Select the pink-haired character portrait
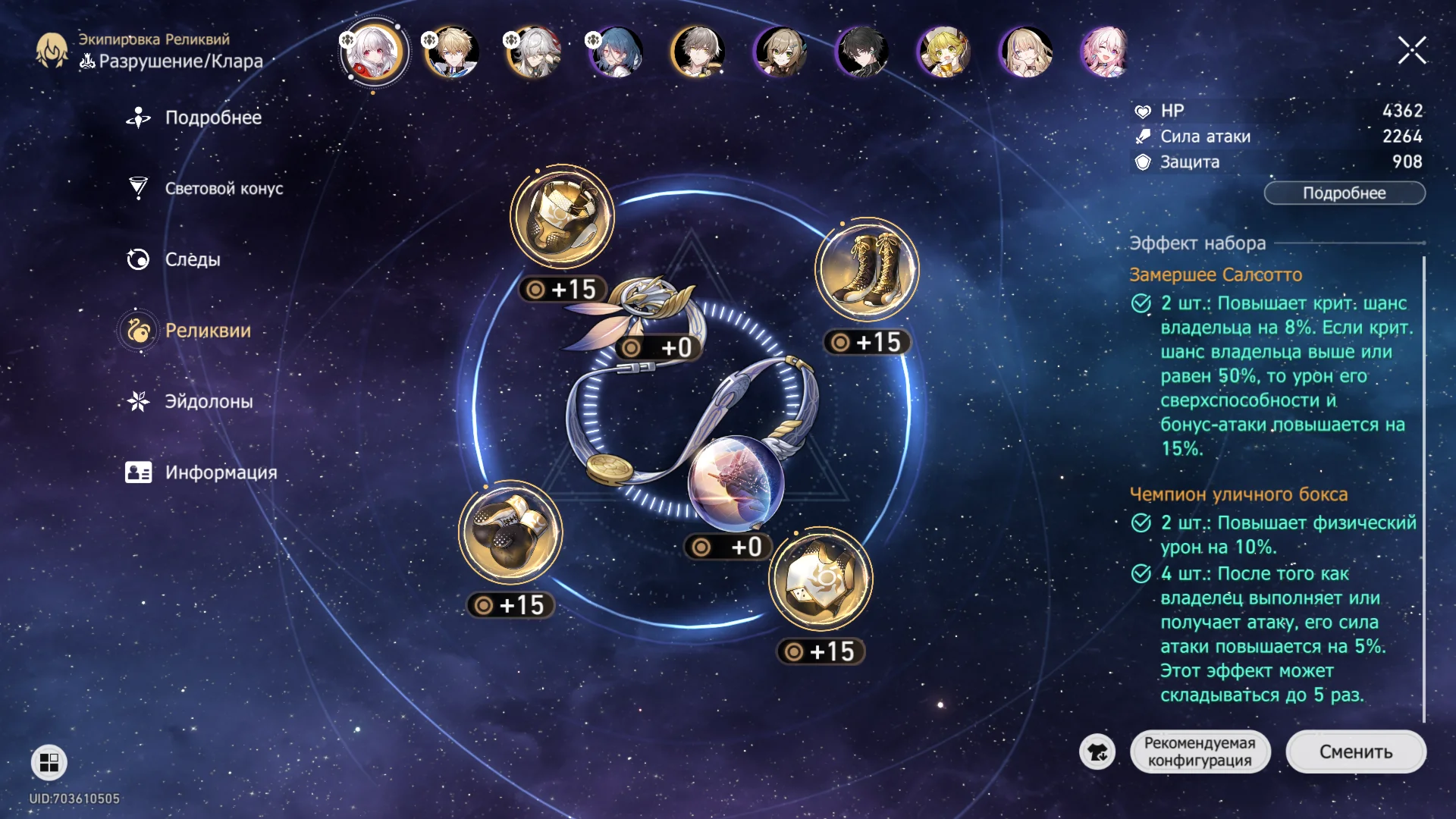1456x819 pixels. [x=1105, y=52]
